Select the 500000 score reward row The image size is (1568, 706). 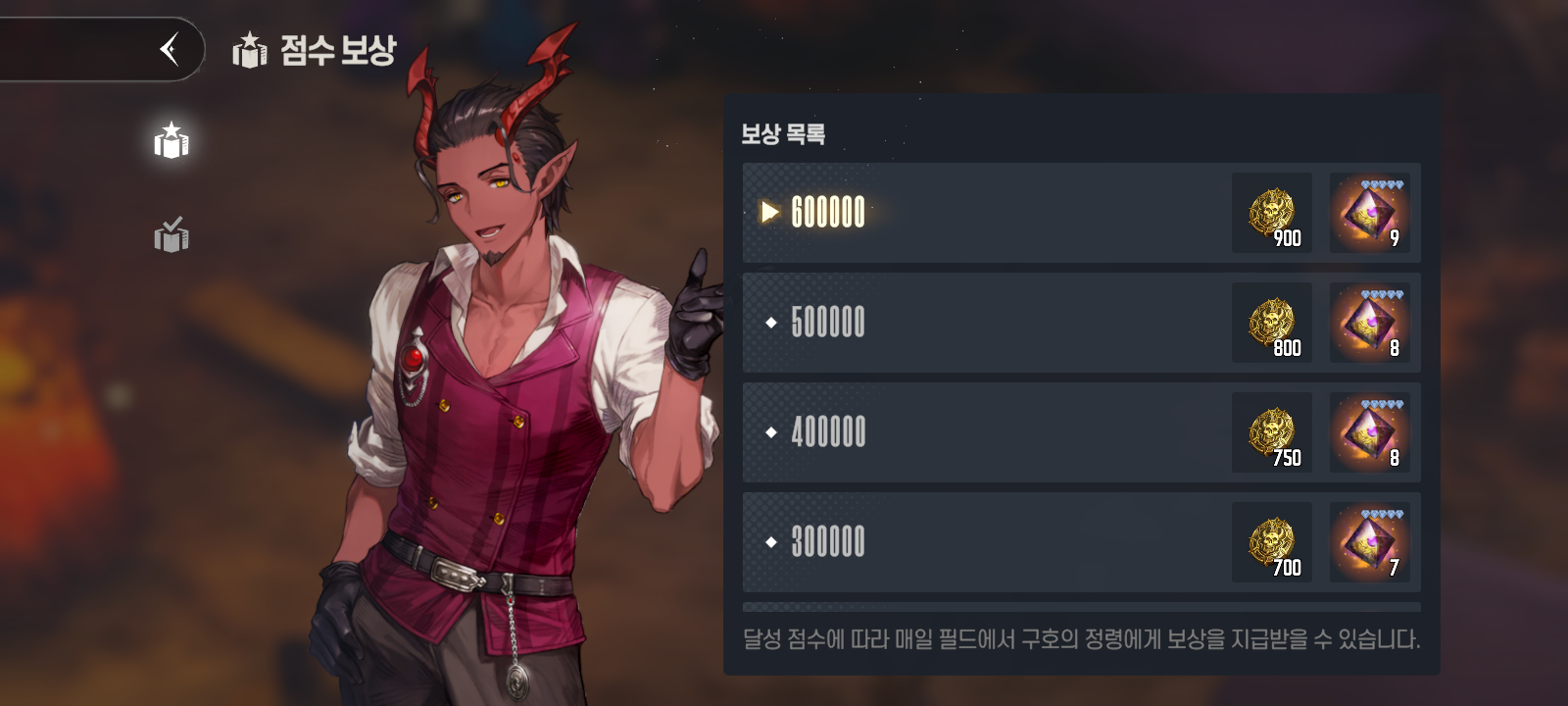(x=980, y=323)
